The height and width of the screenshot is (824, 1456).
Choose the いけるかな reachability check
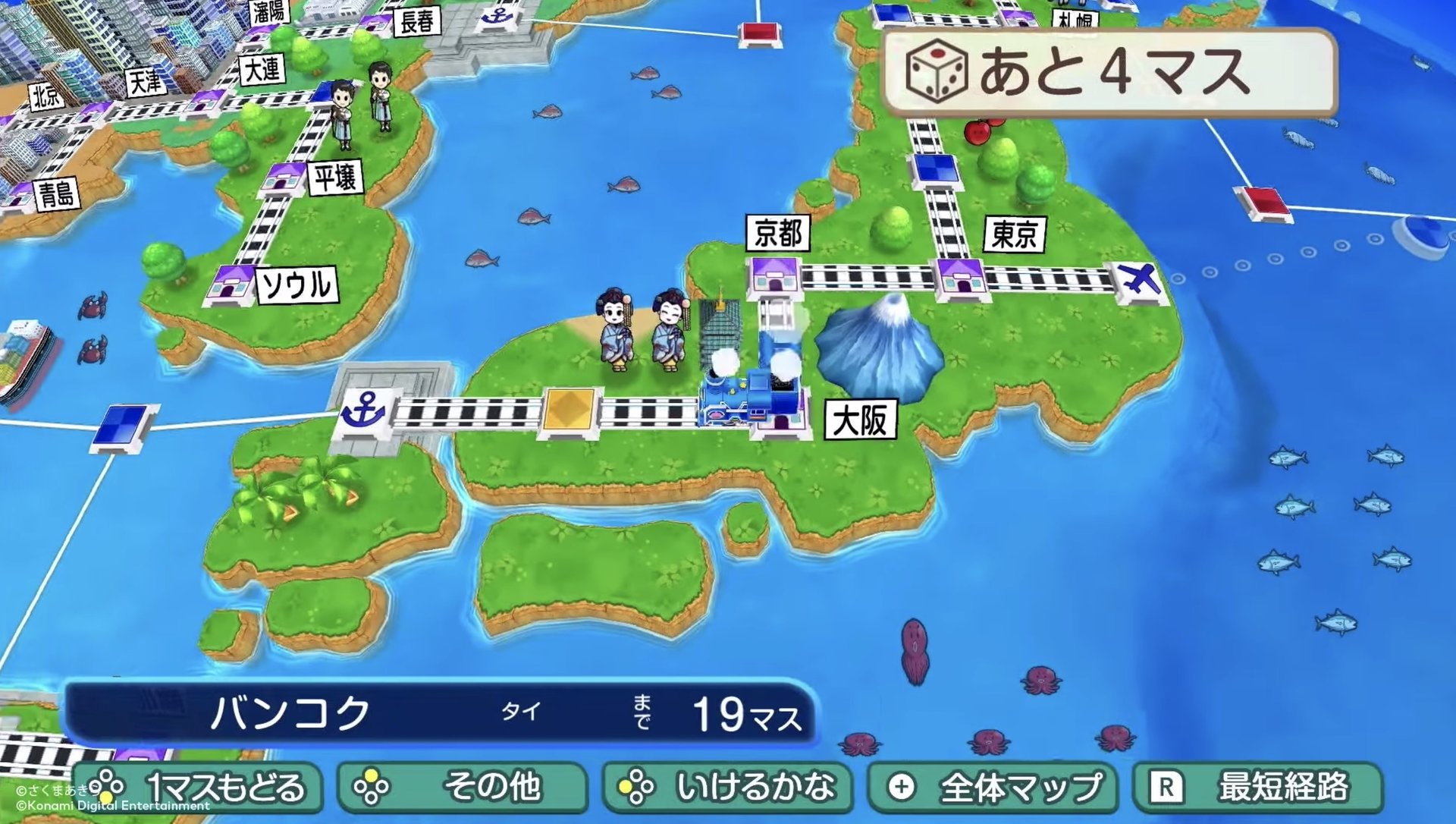(728, 787)
